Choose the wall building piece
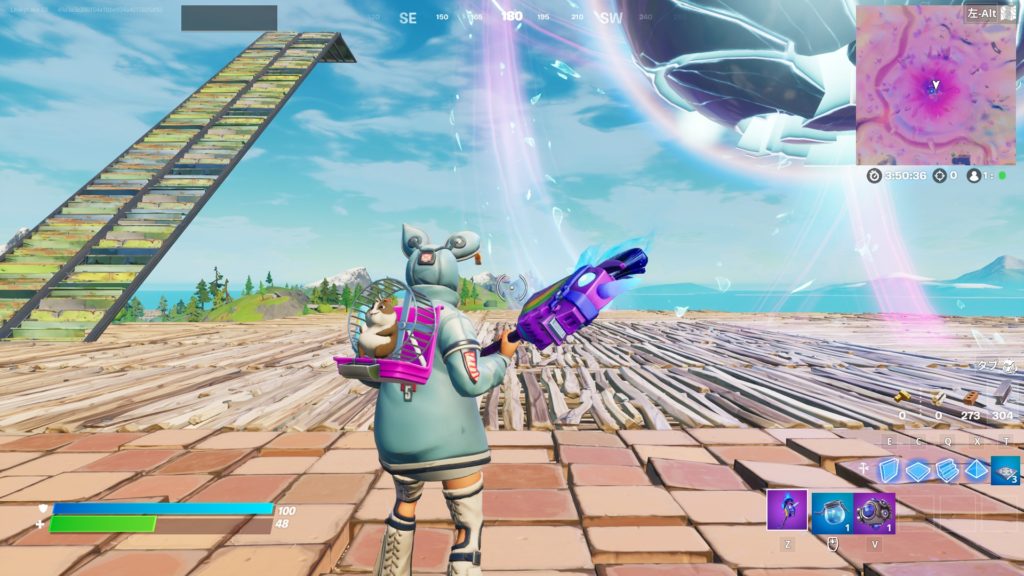 pyautogui.click(x=888, y=470)
